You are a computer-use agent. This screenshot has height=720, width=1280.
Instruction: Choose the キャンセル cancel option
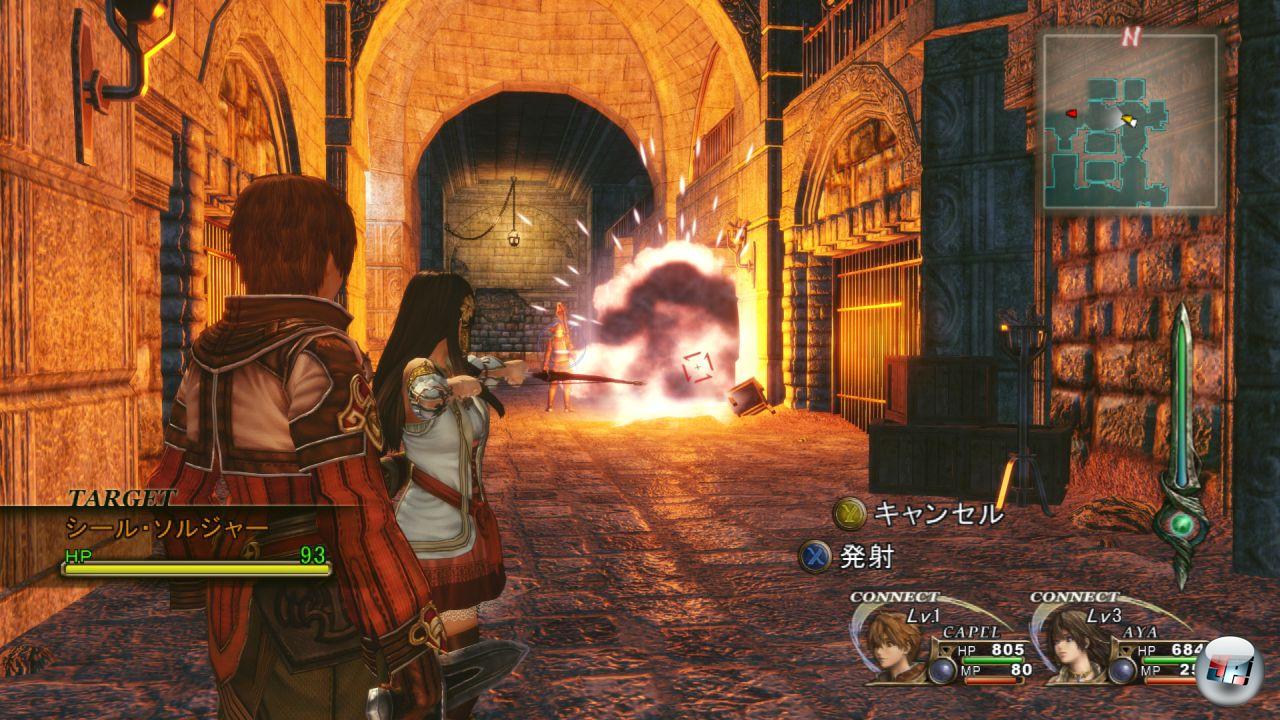click(x=918, y=514)
